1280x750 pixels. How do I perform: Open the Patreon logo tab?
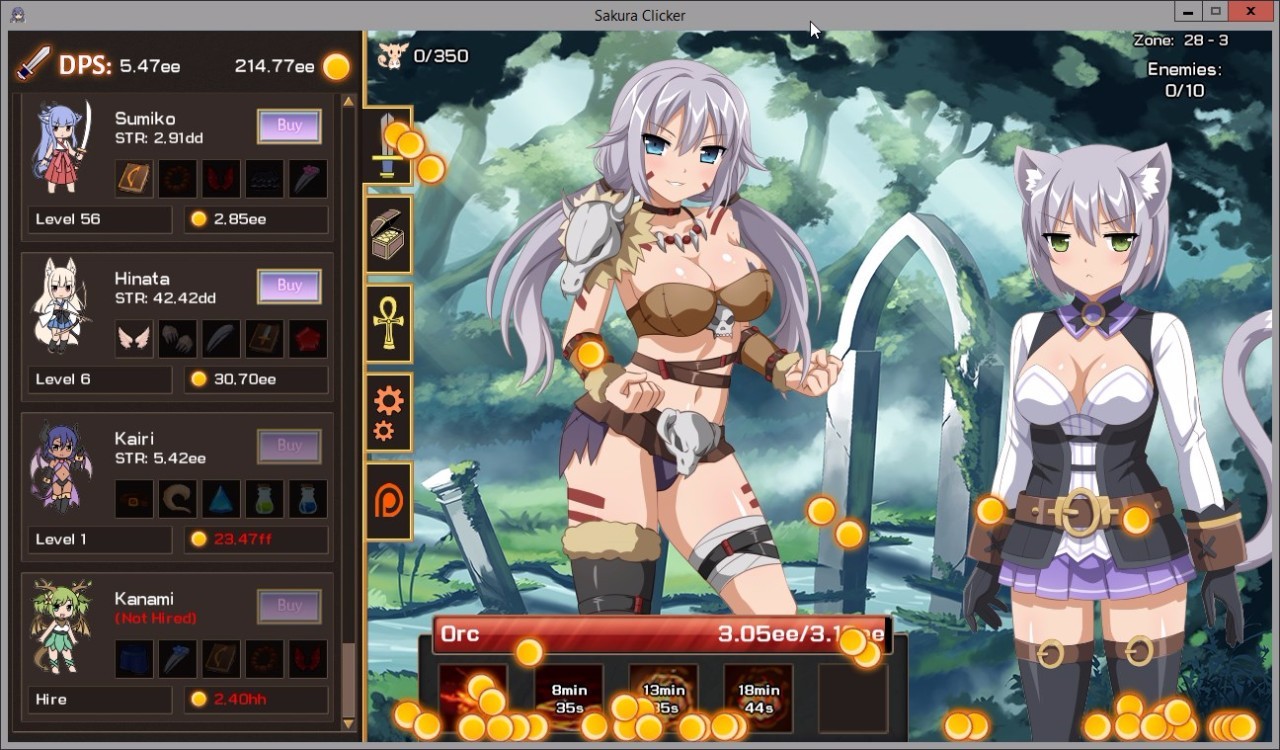[388, 501]
